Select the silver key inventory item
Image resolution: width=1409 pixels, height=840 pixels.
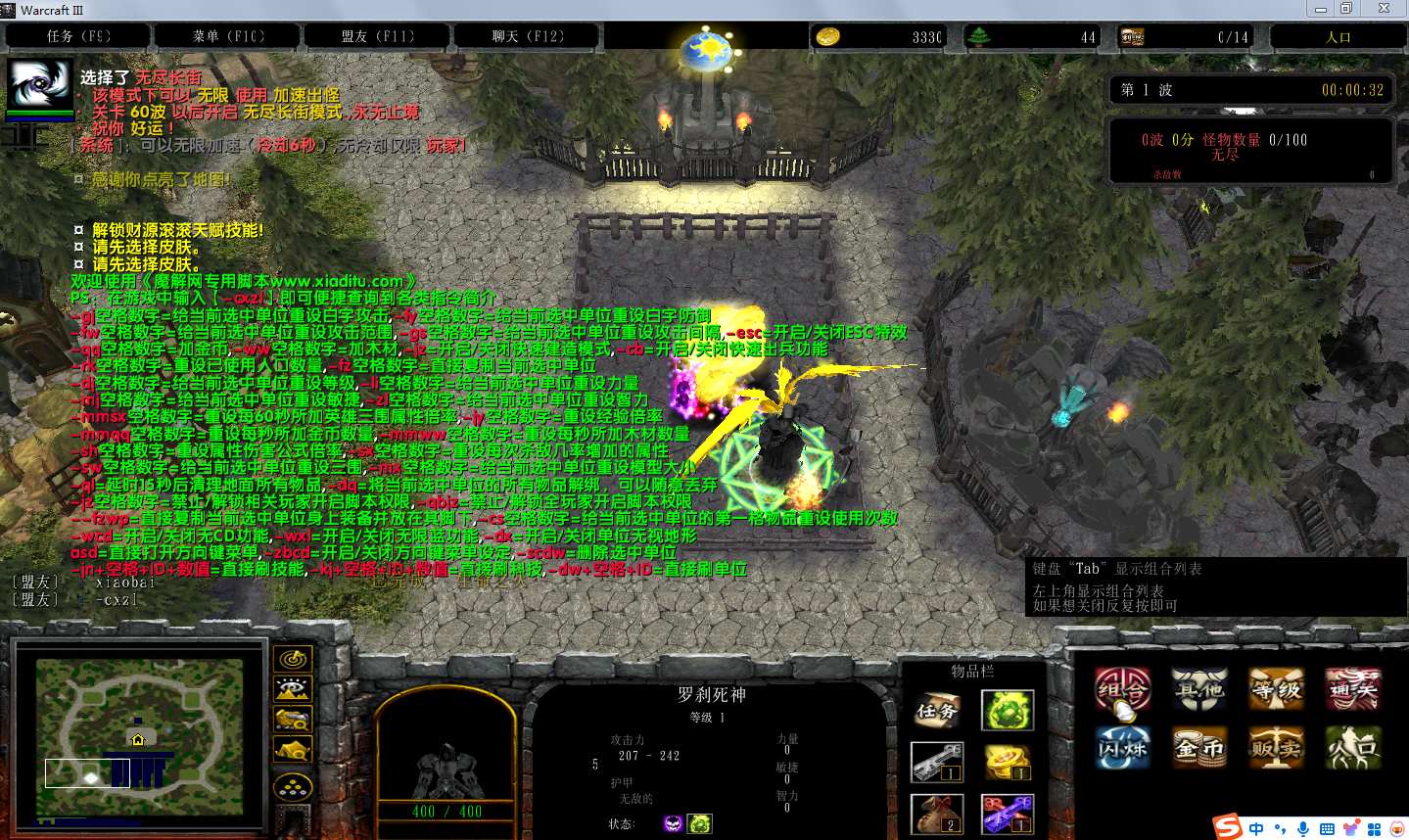(937, 763)
